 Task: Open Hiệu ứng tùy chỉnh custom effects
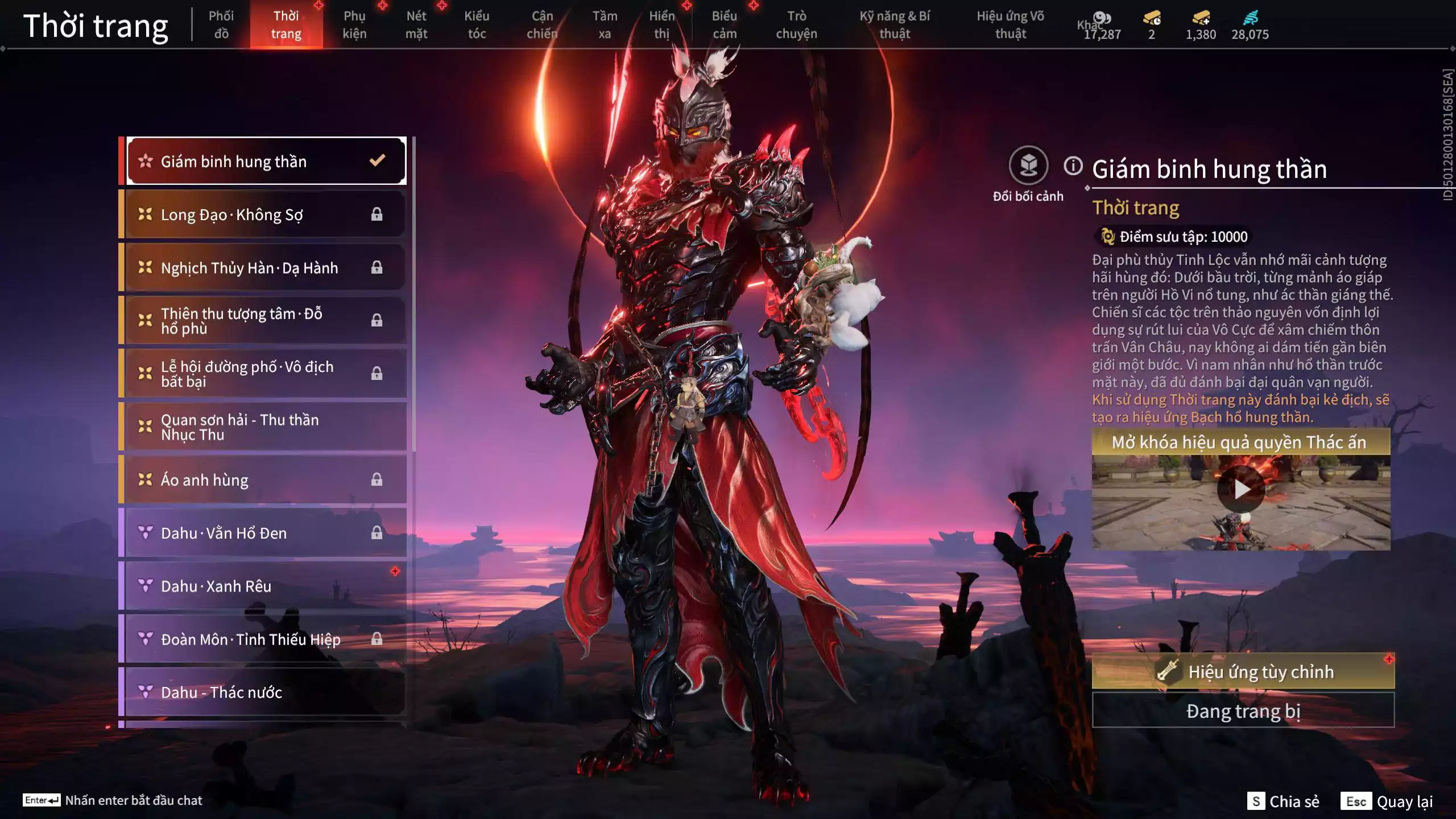point(1243,672)
